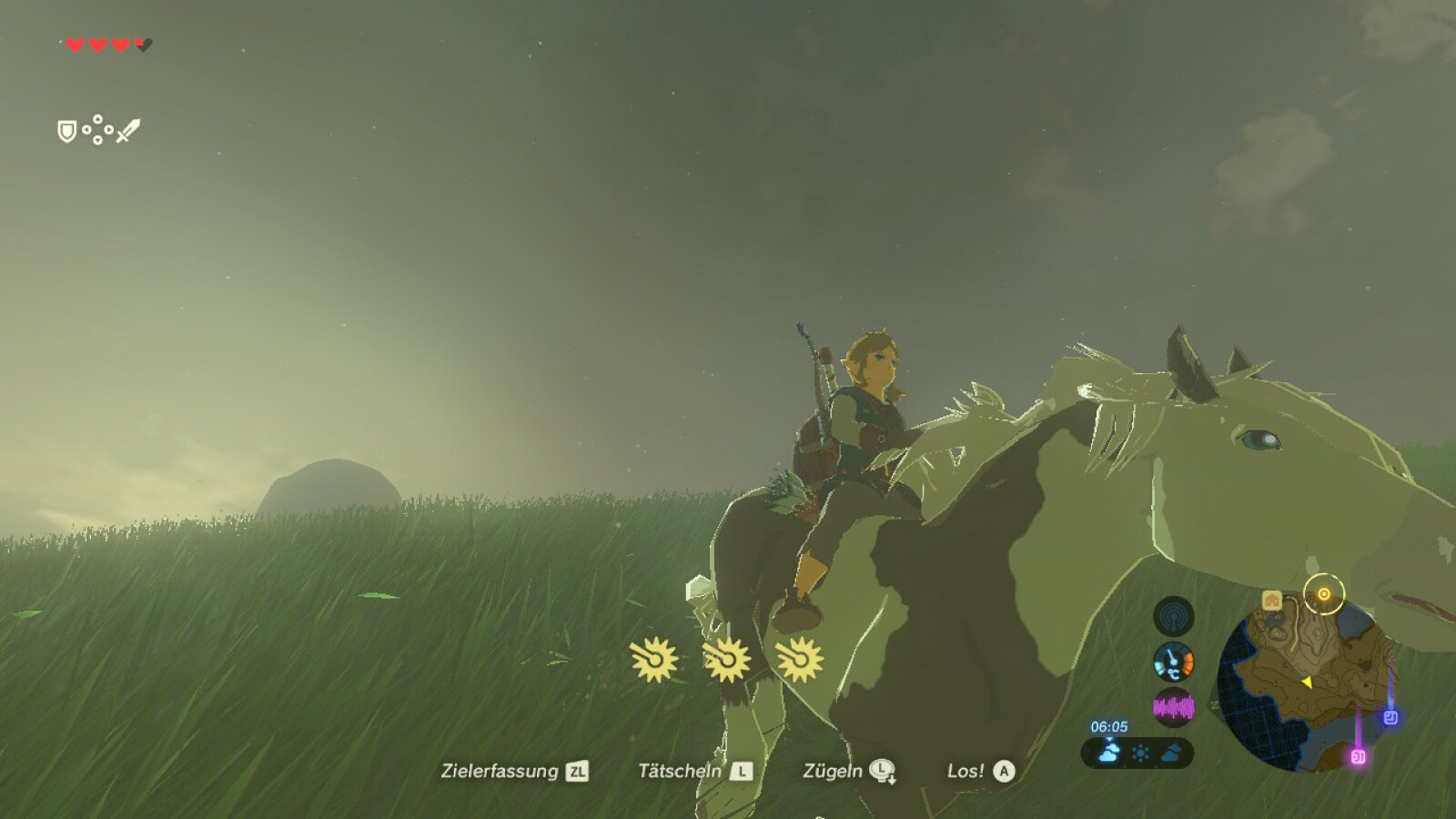
Task: Click the yellow waypoint beacon circle on the minimap
Action: coord(1323,592)
